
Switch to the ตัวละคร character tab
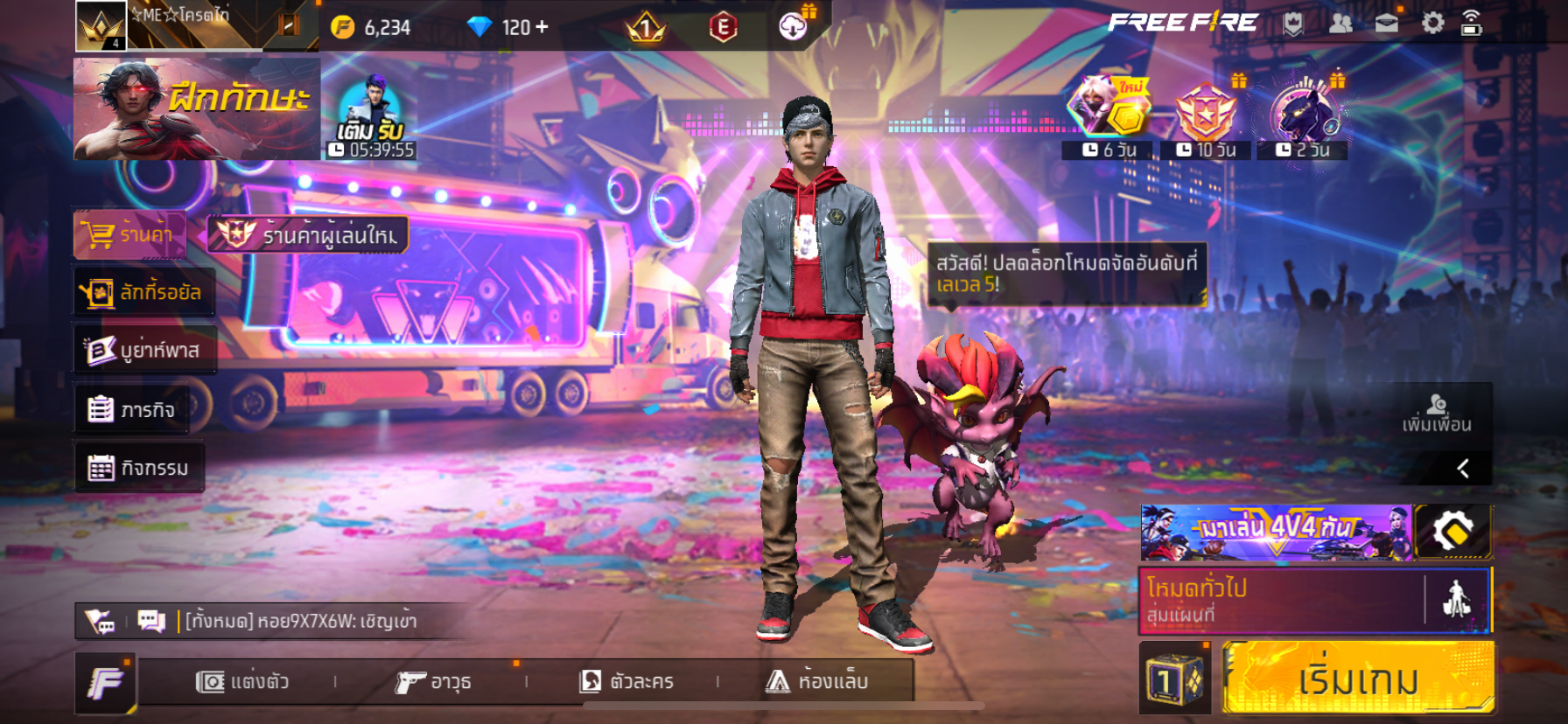pos(627,681)
